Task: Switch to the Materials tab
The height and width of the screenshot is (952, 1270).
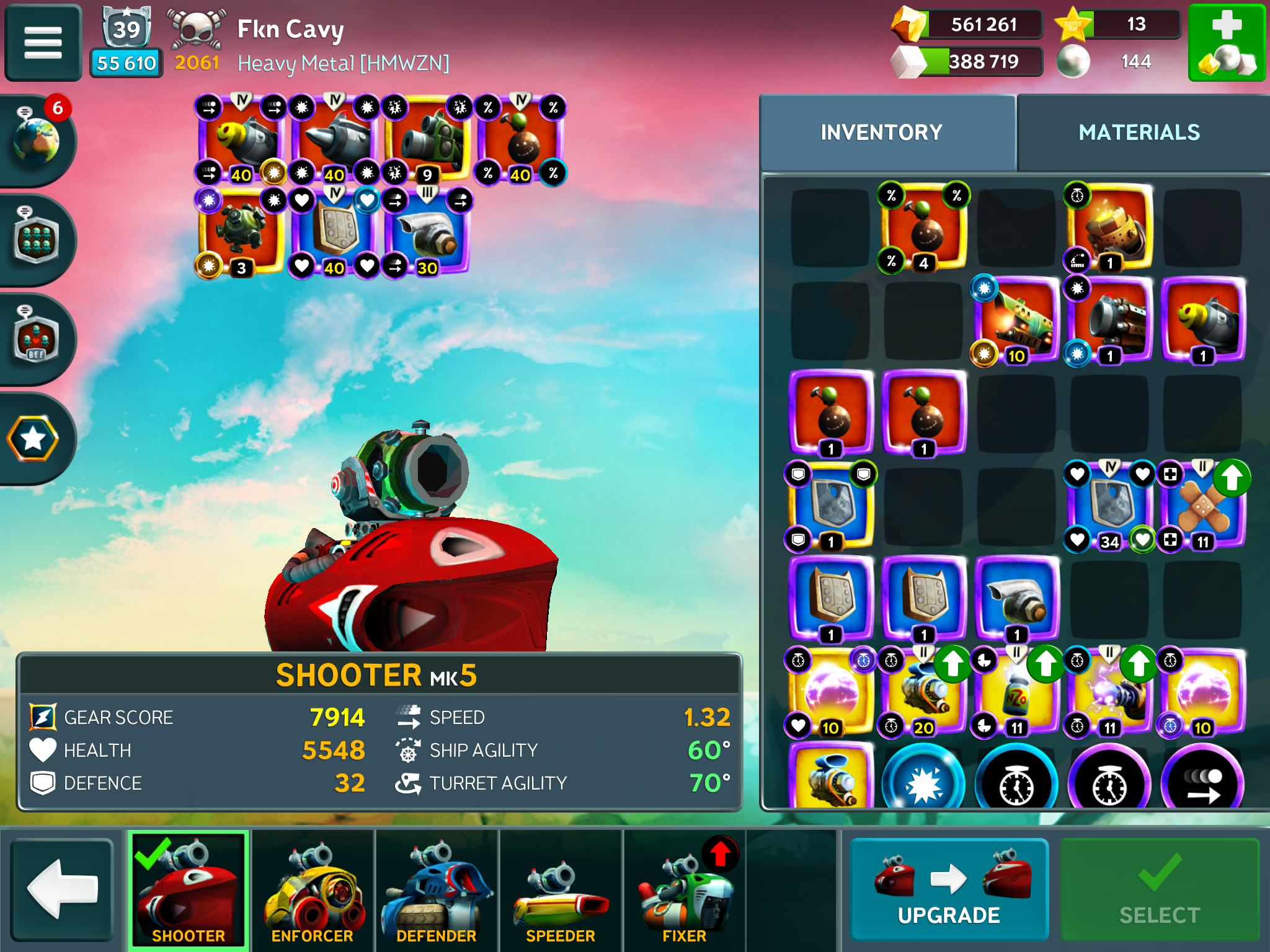Action: pyautogui.click(x=1139, y=133)
